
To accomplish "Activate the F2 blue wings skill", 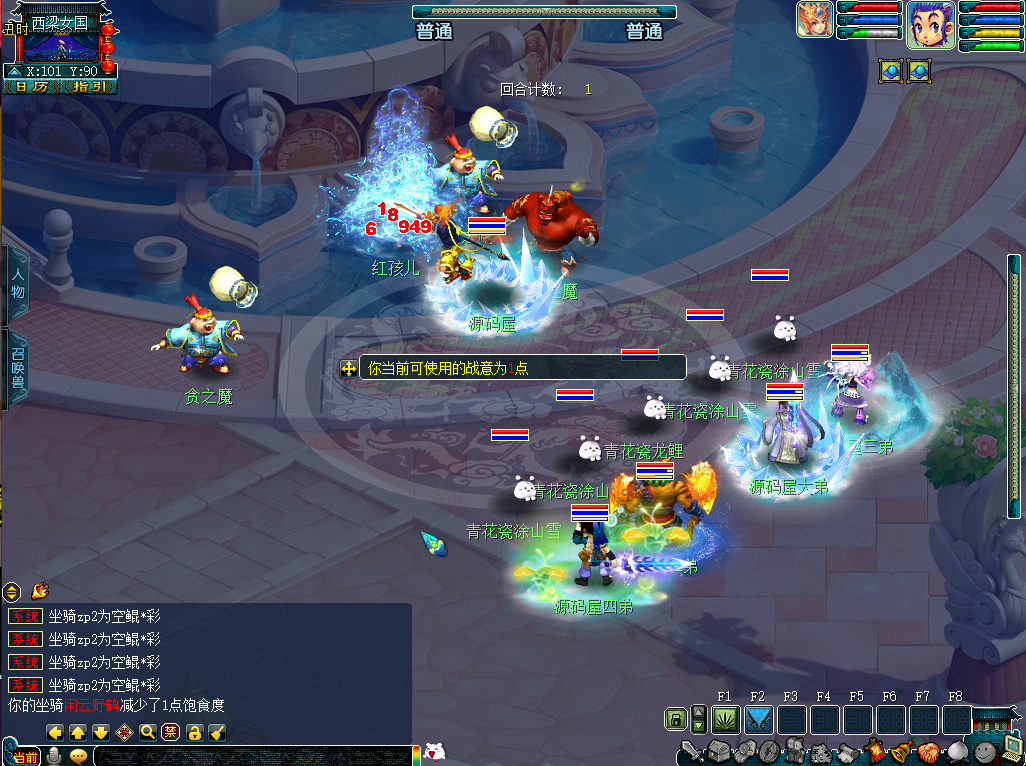I will [x=758, y=719].
